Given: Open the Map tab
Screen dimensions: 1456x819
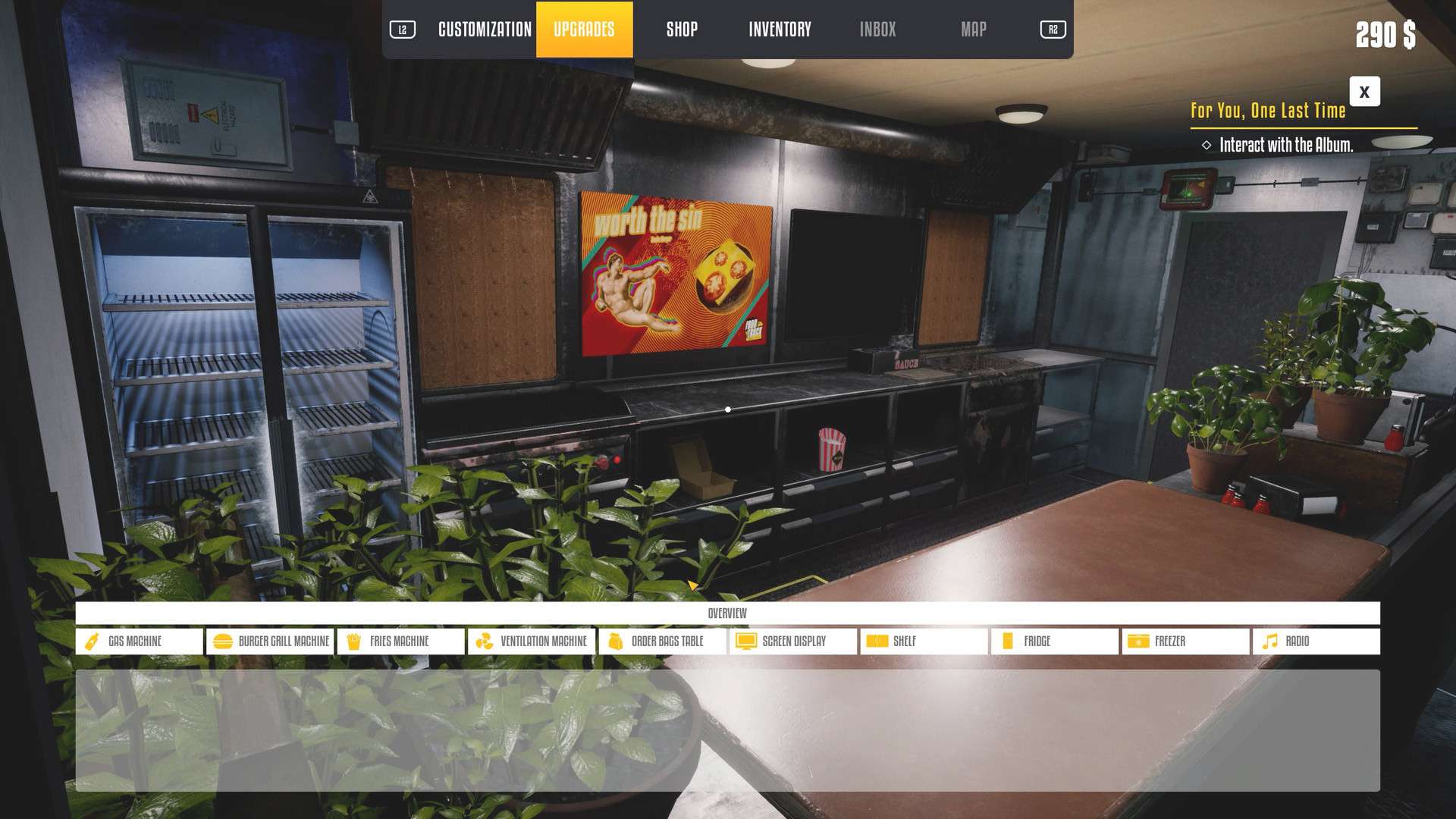Looking at the screenshot, I should [x=974, y=30].
